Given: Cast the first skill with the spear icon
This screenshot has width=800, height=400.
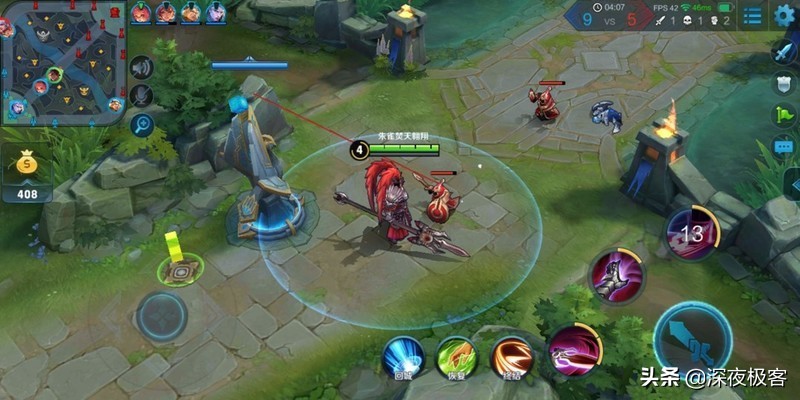Looking at the screenshot, I should [574, 349].
